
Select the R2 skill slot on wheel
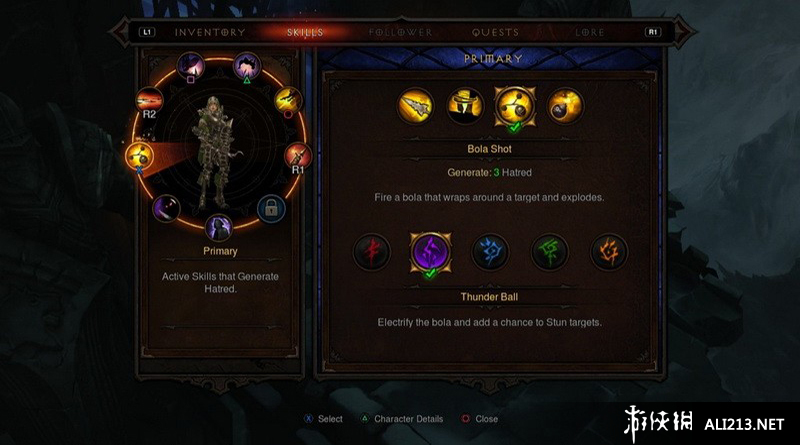point(152,101)
